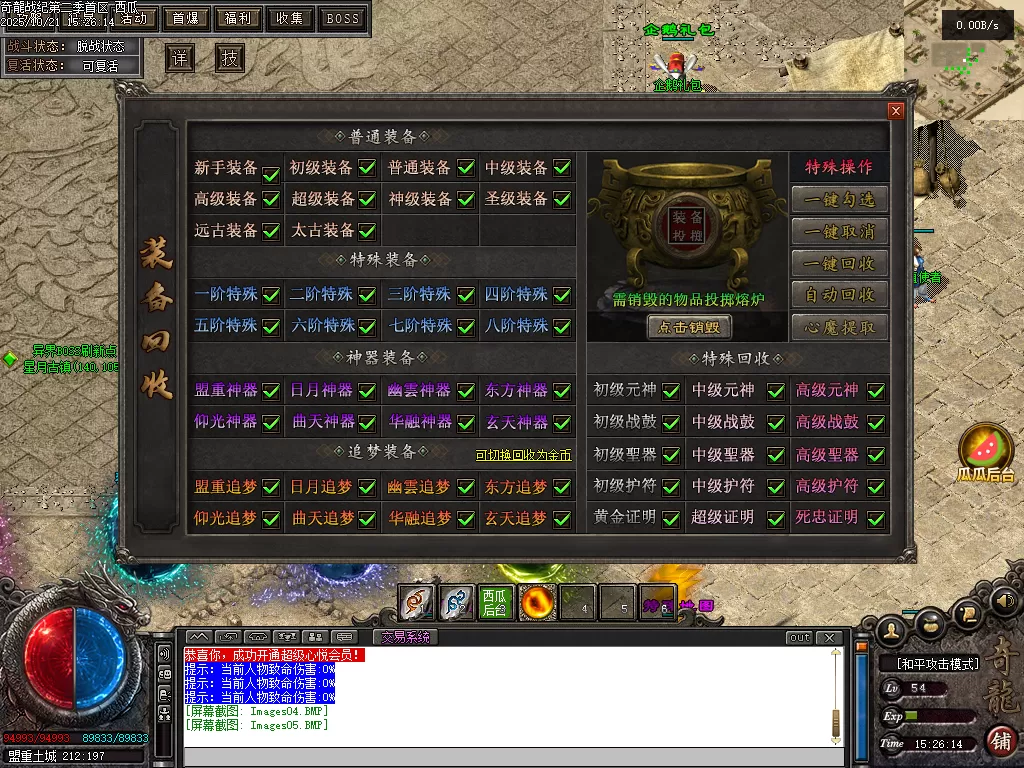Close the 装备回收 recycle window
This screenshot has width=1024, height=768.
(896, 111)
